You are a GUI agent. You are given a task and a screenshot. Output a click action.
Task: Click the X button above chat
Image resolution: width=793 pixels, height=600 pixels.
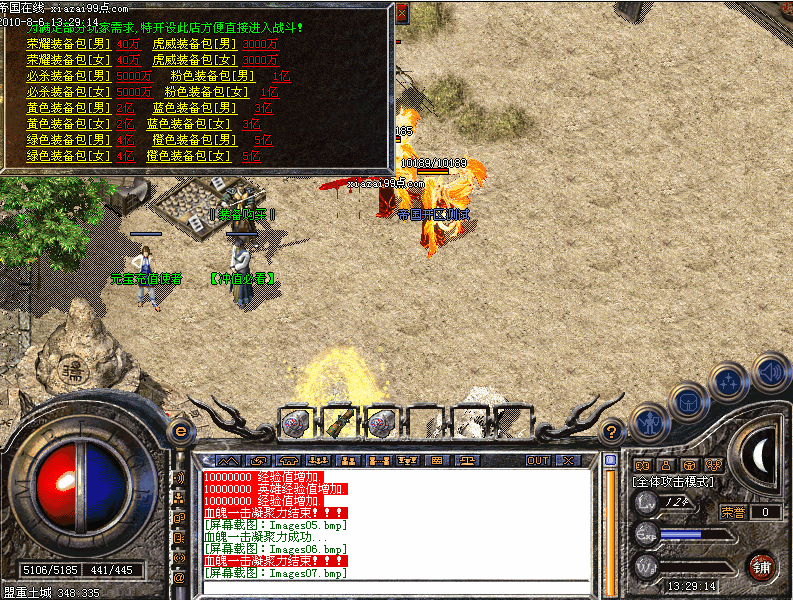[x=567, y=460]
